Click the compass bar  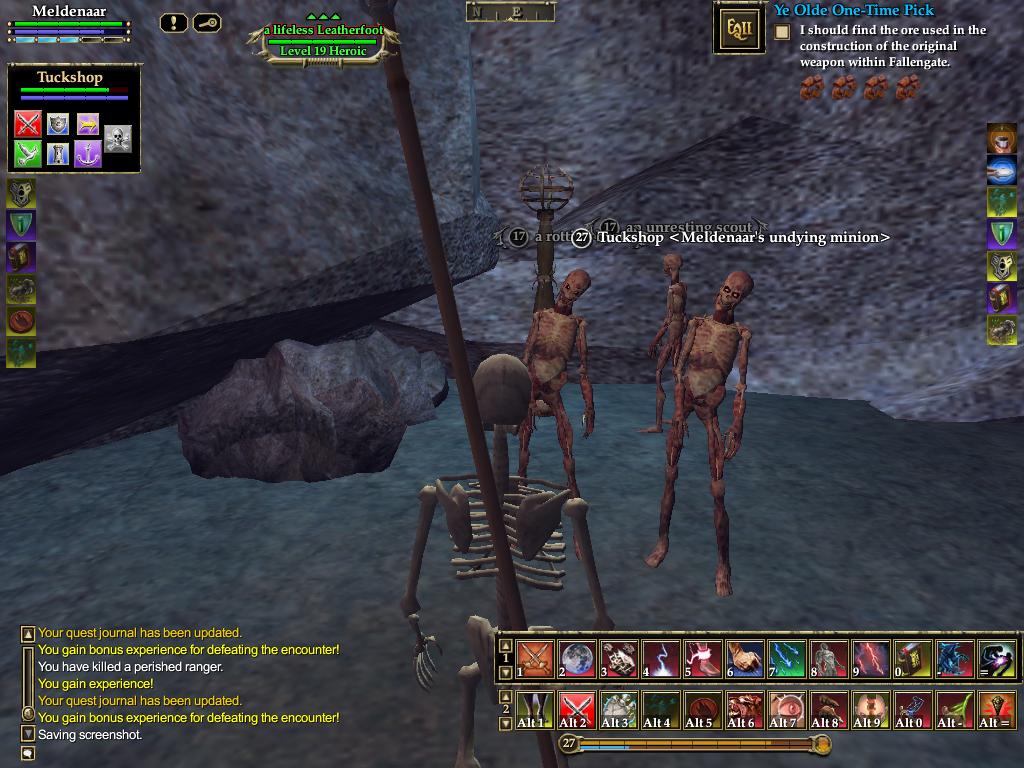[x=510, y=12]
